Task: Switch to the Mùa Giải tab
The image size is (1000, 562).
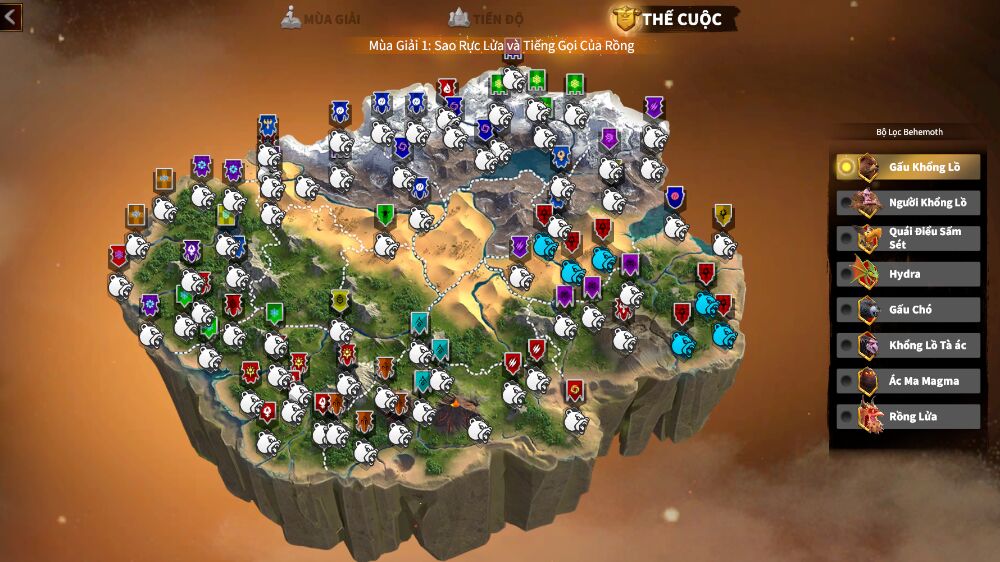Action: click(321, 18)
